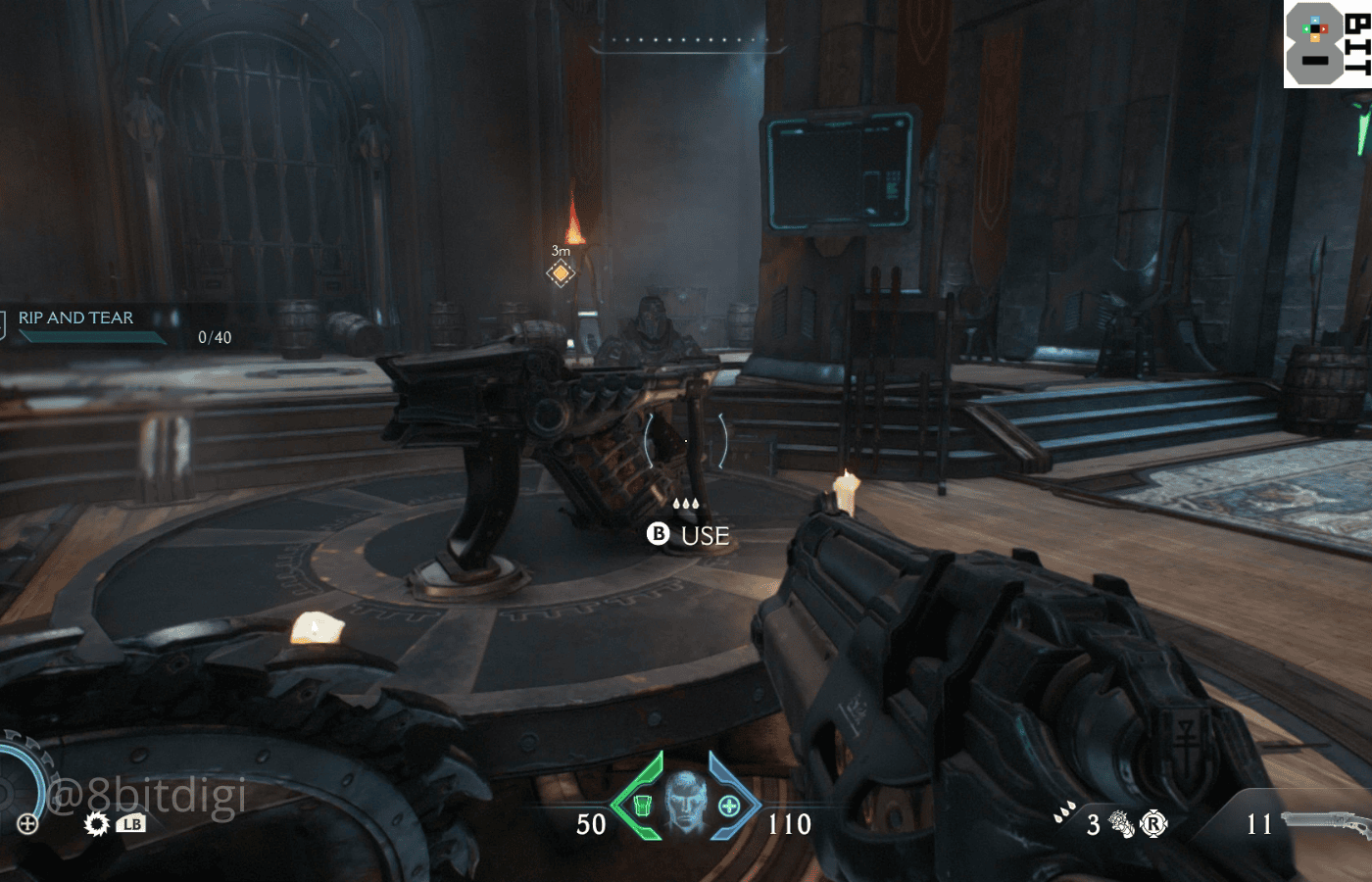Select the green armor icon

tap(643, 806)
